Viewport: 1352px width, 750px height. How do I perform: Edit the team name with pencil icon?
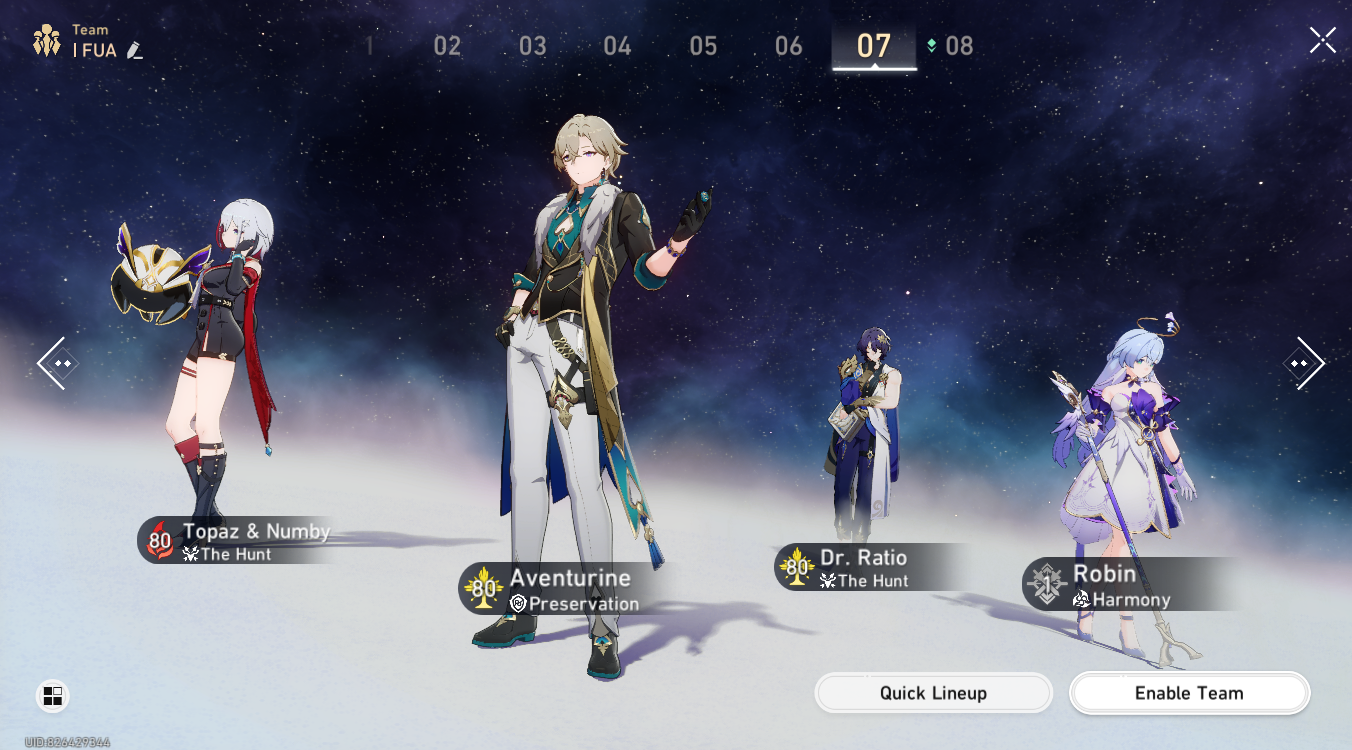[135, 50]
